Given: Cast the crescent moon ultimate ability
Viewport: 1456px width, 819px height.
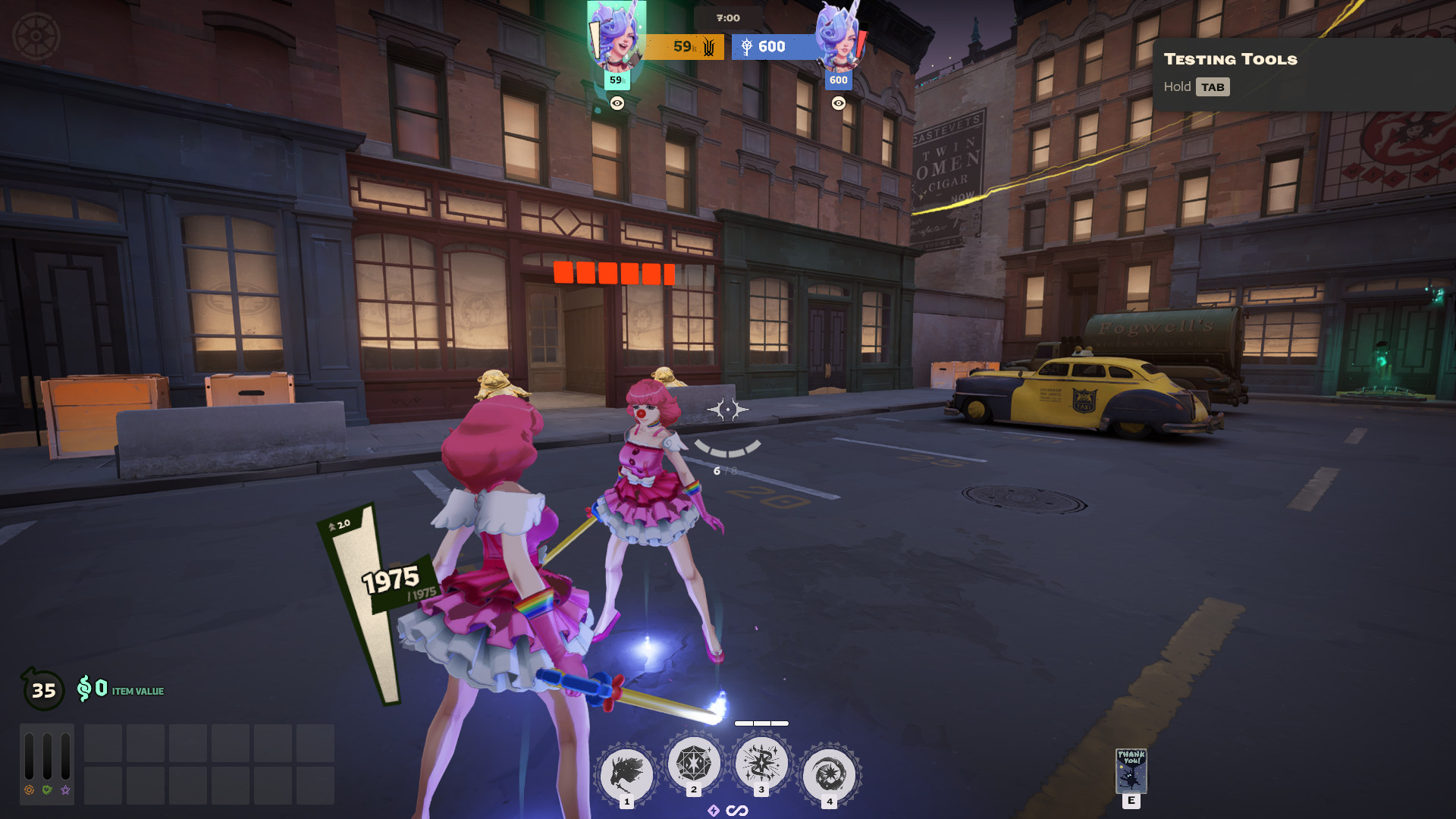Looking at the screenshot, I should [829, 774].
